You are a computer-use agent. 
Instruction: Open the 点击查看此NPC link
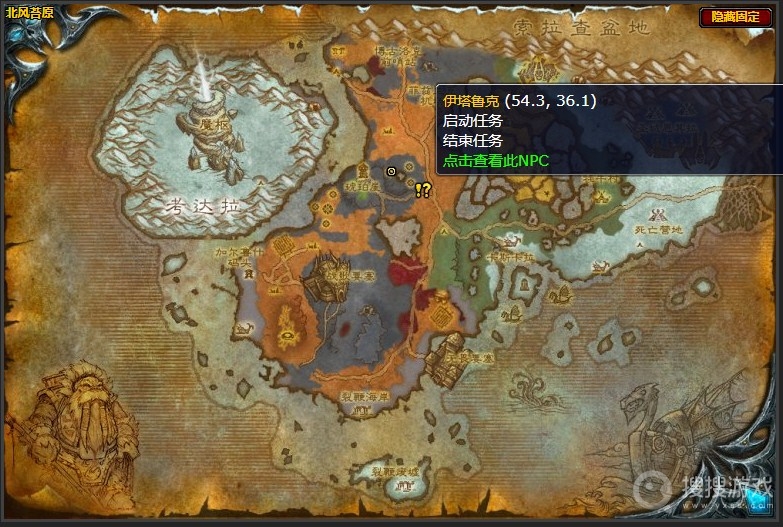496,160
